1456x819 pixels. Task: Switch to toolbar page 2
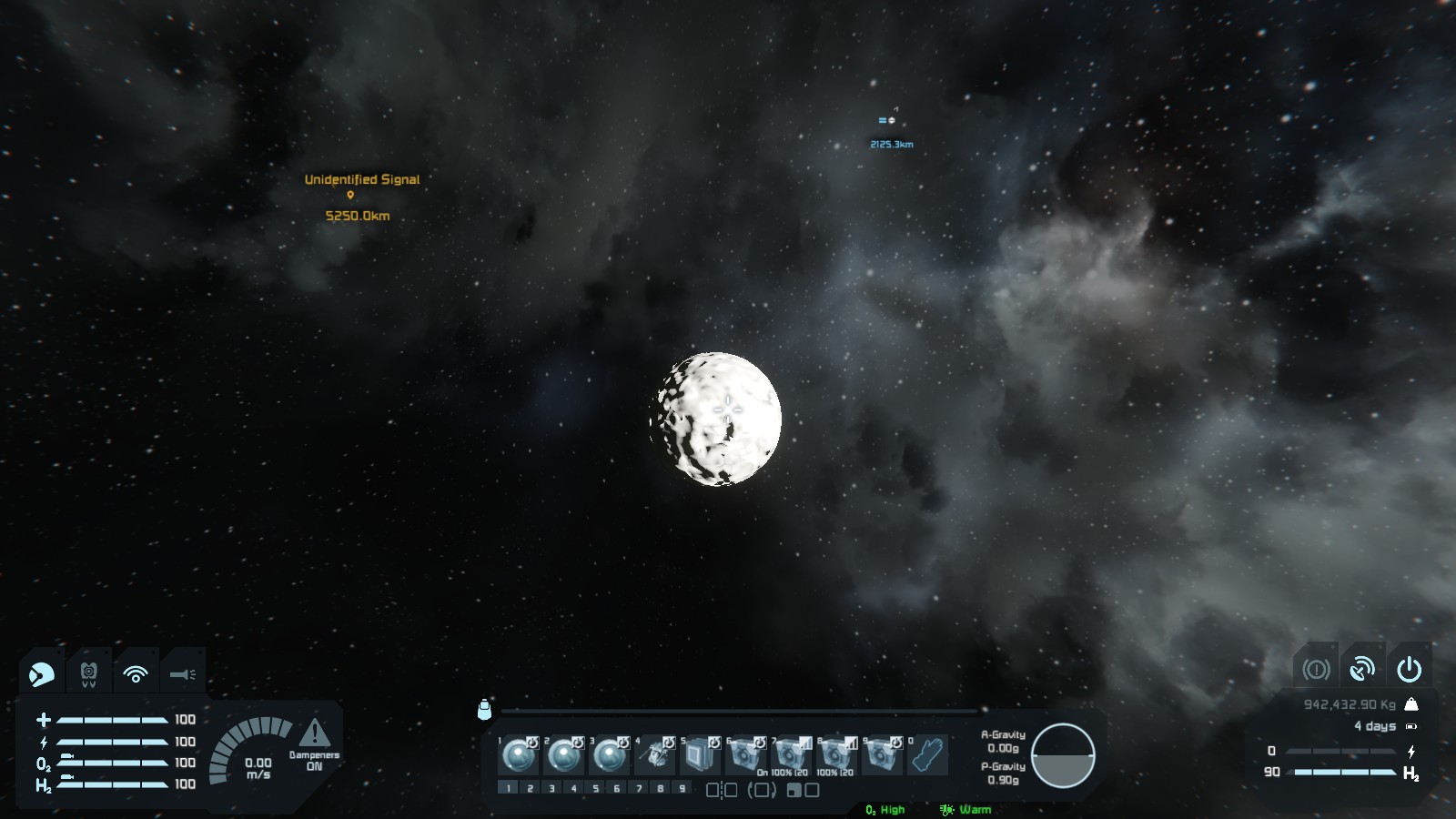click(530, 788)
